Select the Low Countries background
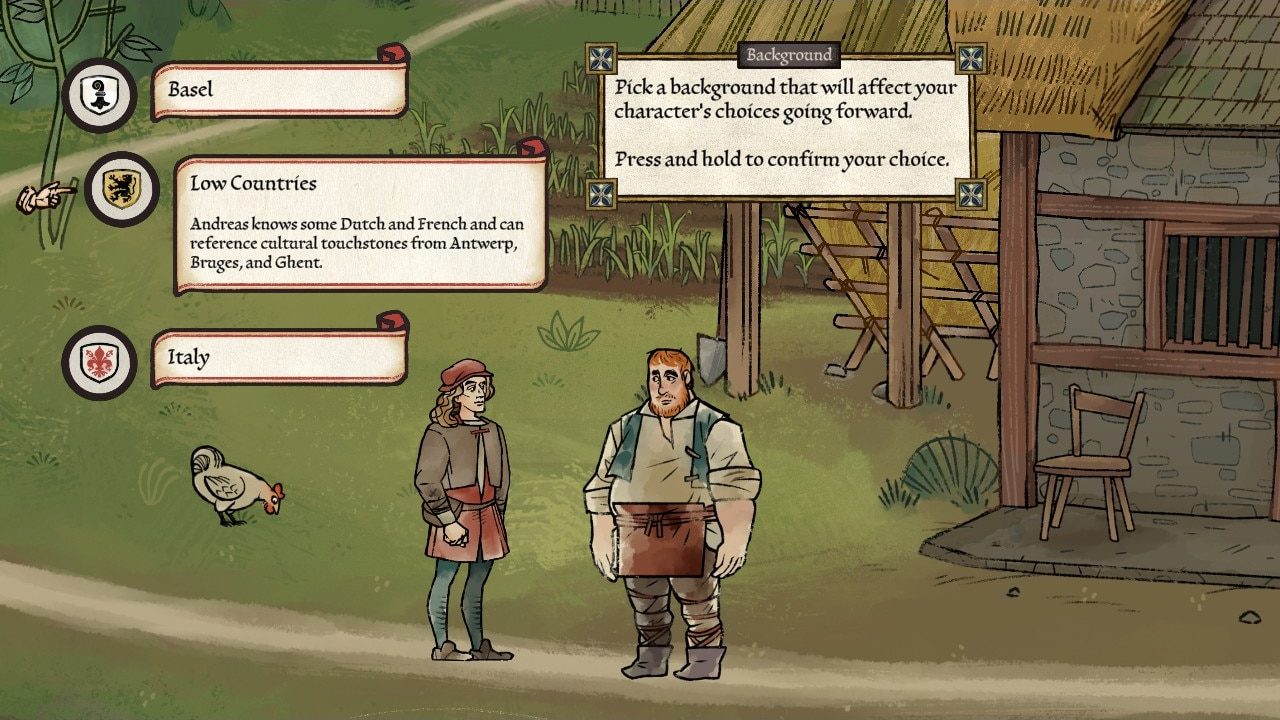The image size is (1280, 720). tap(360, 224)
